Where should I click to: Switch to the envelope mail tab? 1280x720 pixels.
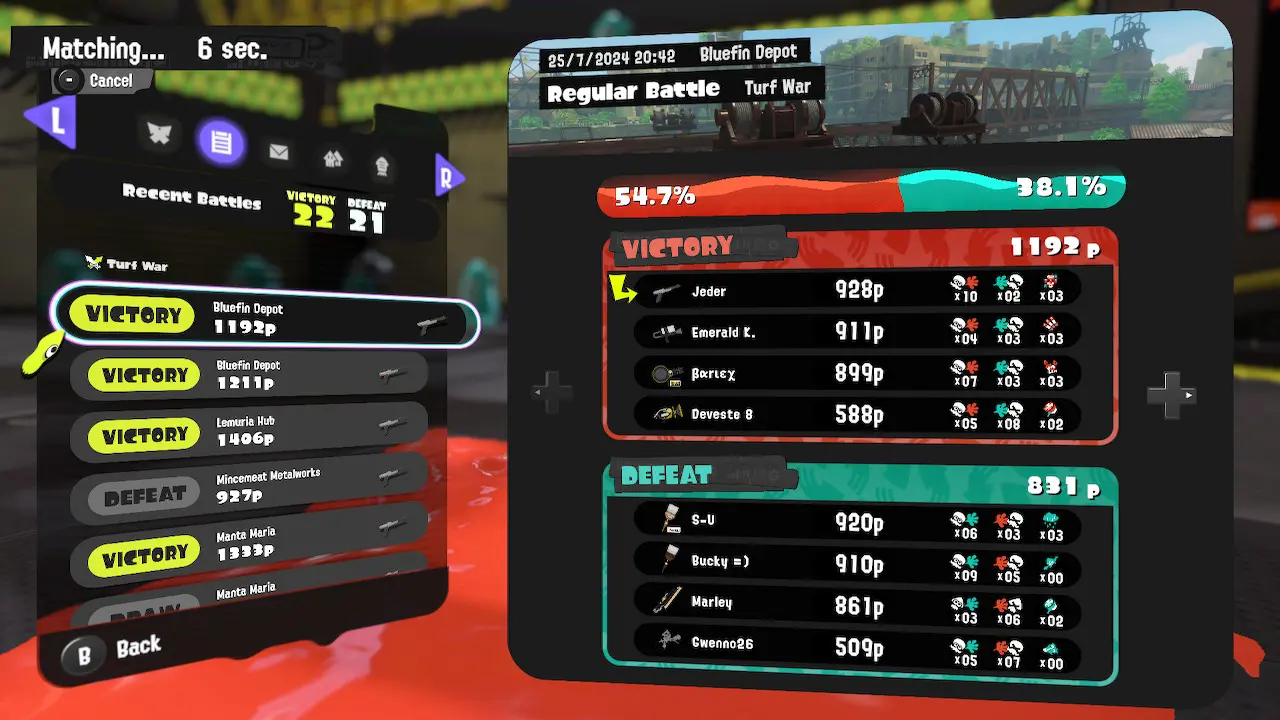click(279, 152)
